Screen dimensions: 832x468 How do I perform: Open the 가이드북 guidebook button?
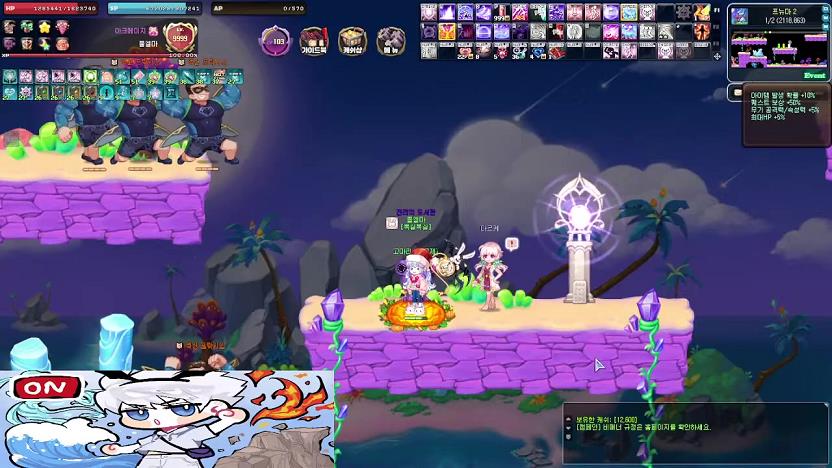tap(314, 41)
